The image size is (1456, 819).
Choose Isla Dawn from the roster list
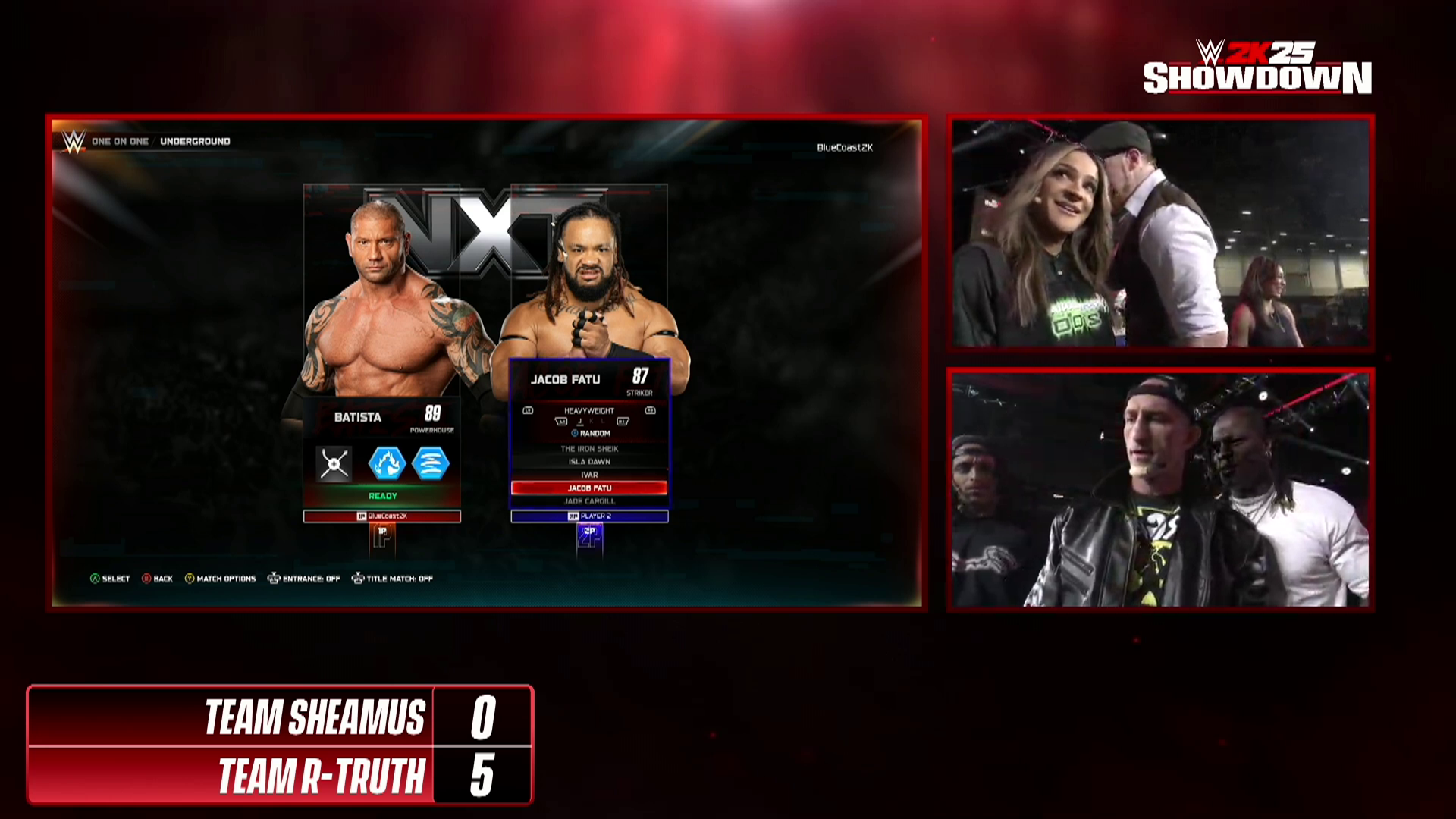(589, 462)
